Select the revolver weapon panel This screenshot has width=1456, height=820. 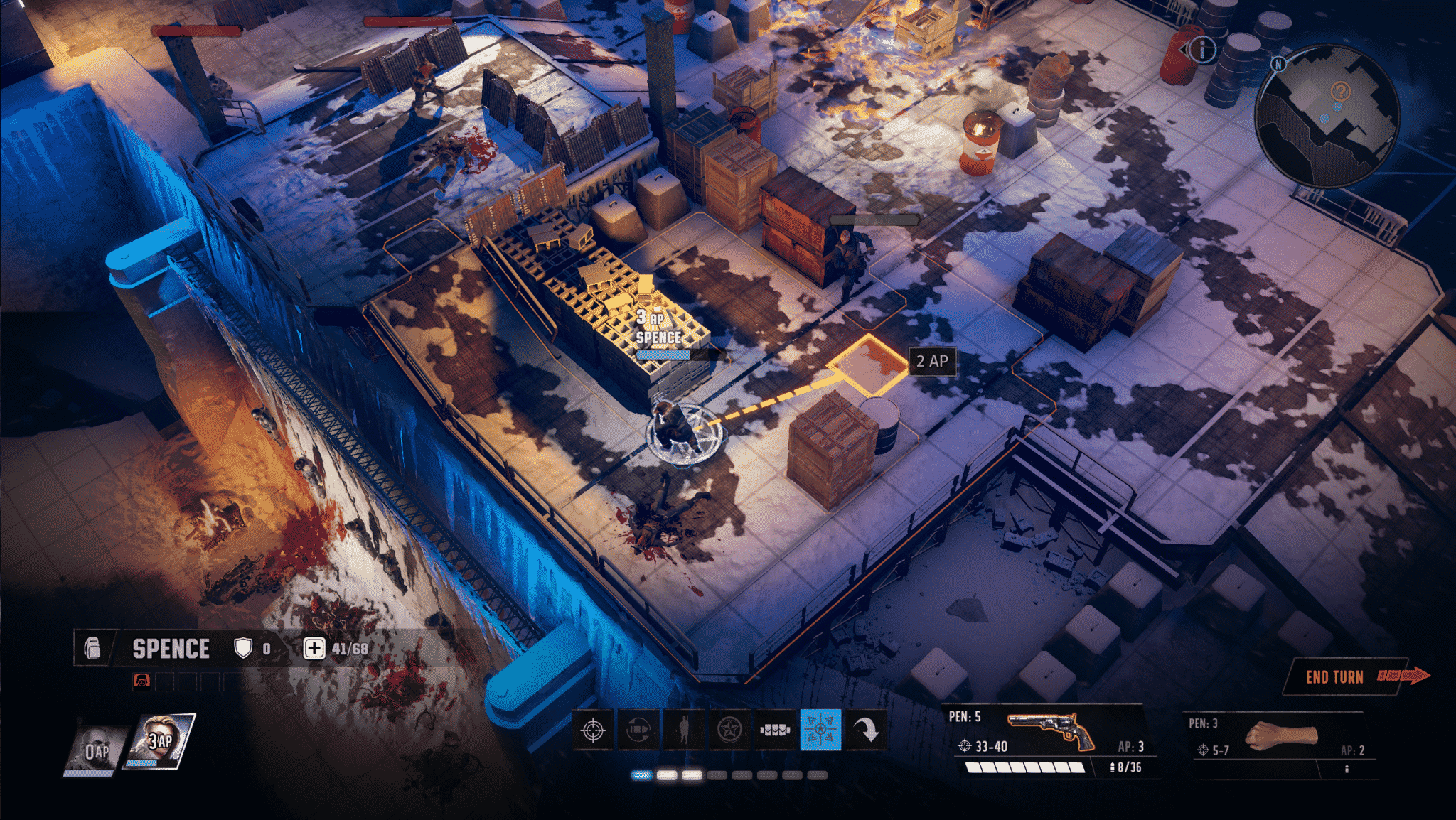point(1046,739)
